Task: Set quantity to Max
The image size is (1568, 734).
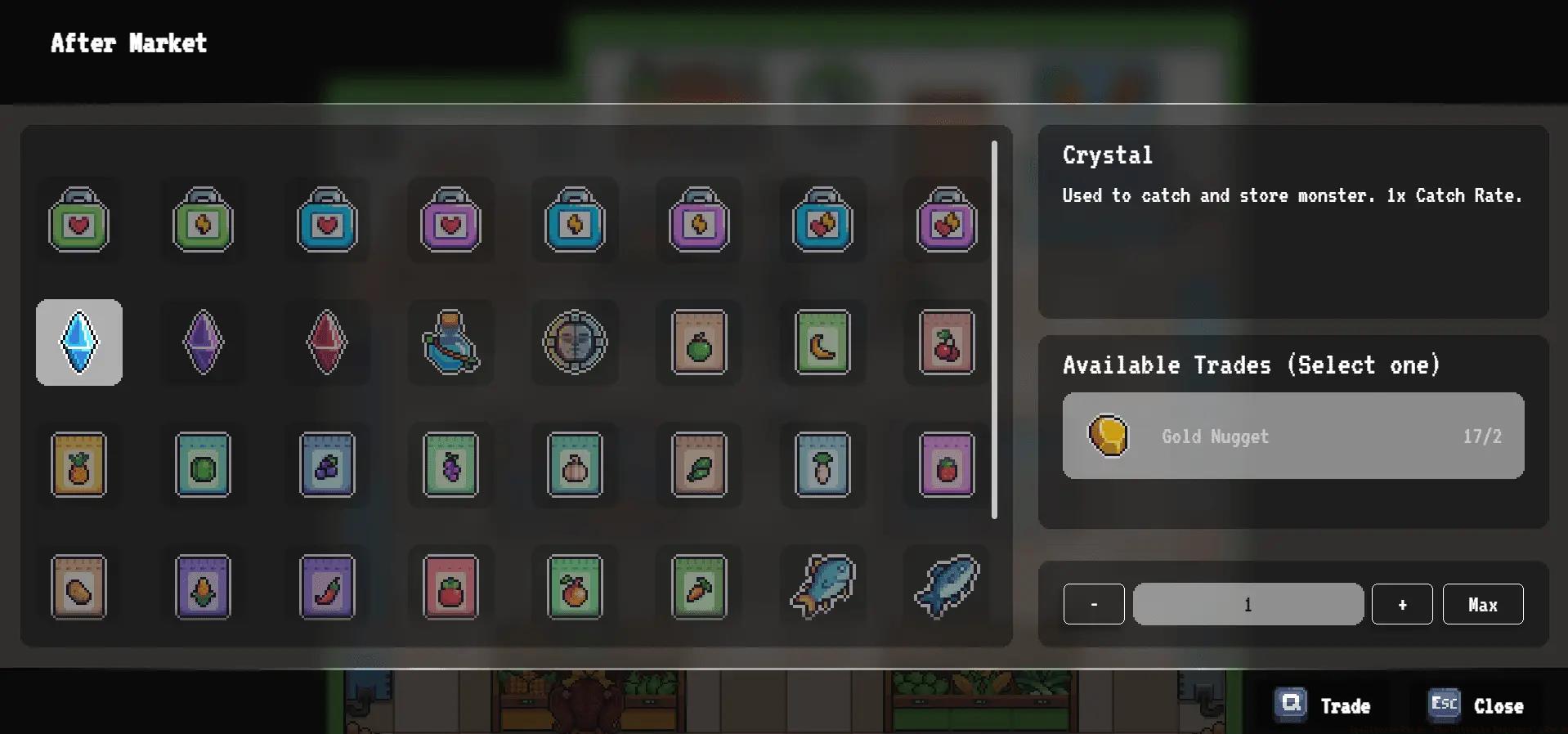Action: [x=1483, y=604]
